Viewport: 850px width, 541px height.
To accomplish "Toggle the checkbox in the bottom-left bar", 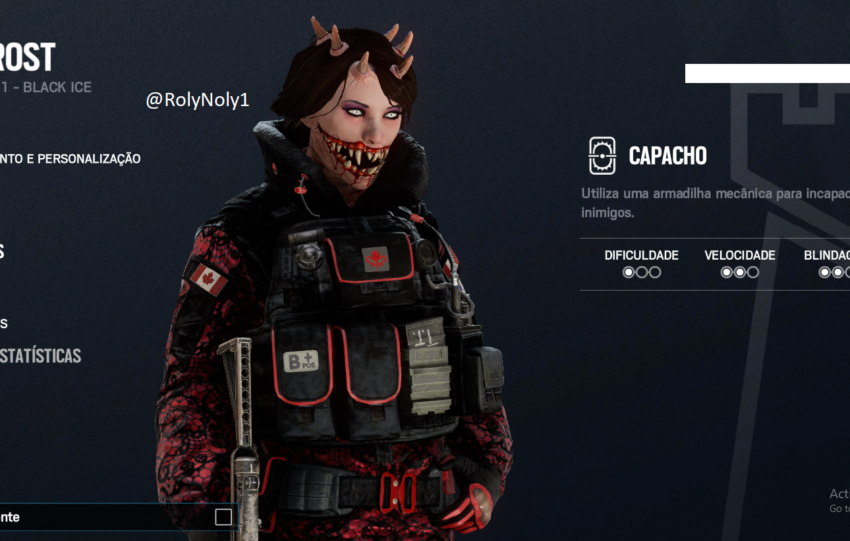I will (223, 517).
